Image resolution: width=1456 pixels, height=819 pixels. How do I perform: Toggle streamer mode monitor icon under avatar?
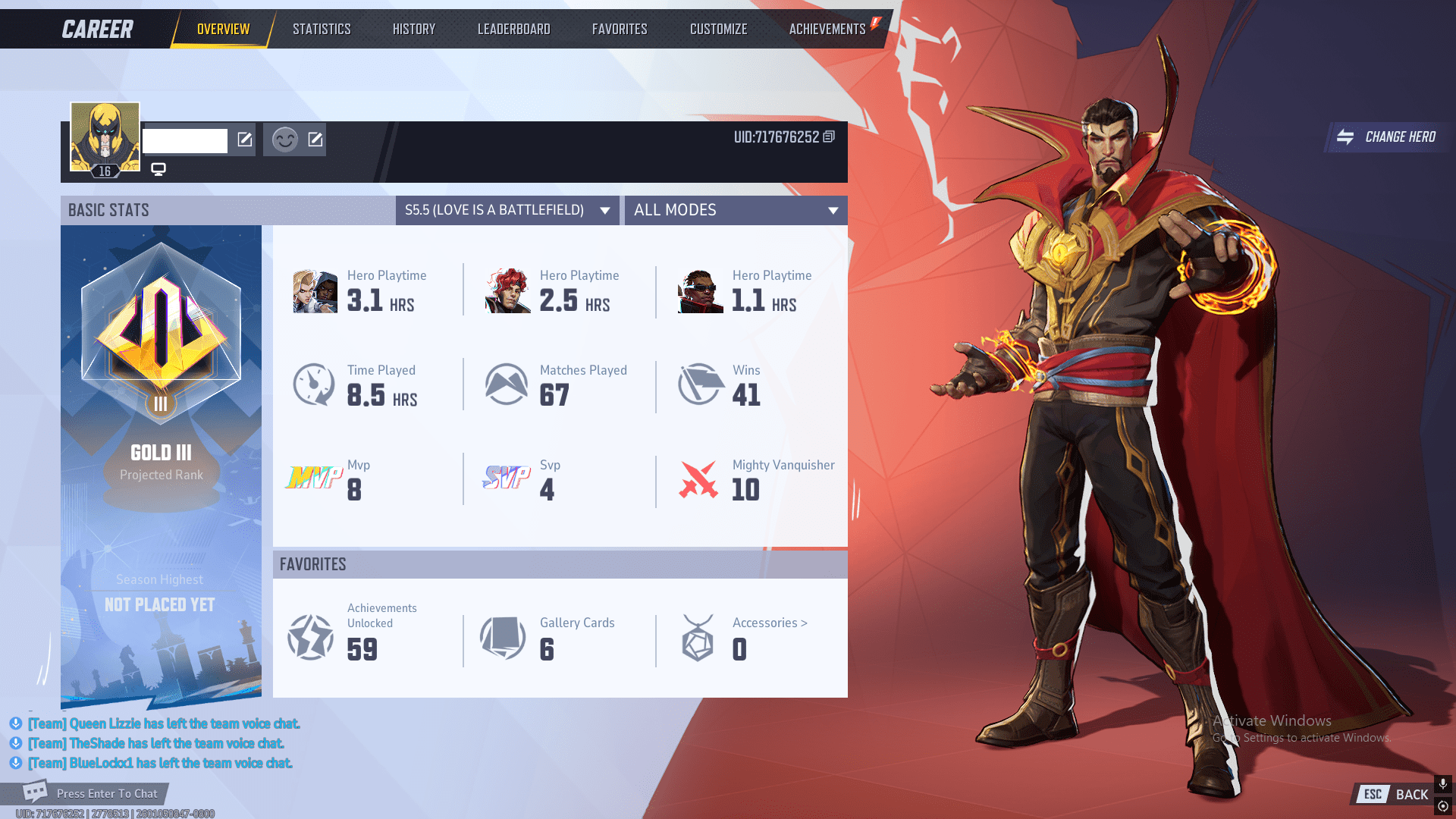point(158,170)
